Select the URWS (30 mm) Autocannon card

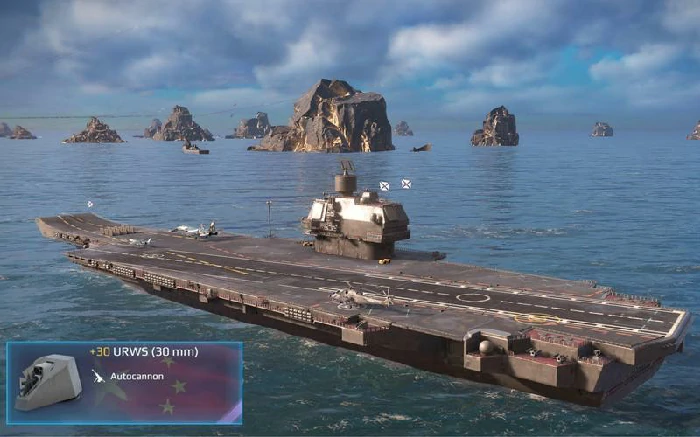124,383
